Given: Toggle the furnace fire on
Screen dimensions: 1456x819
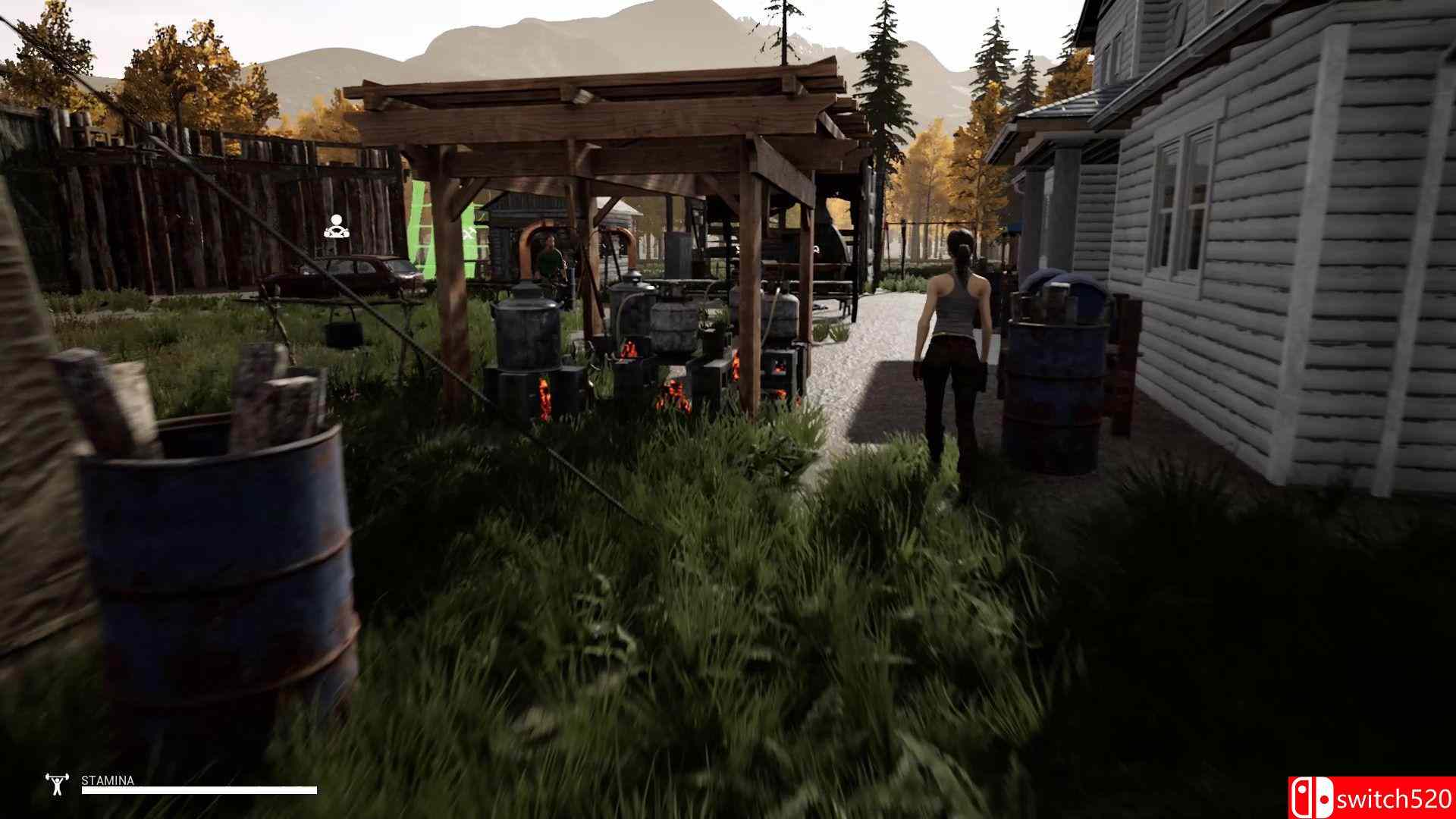Looking at the screenshot, I should [x=629, y=349].
